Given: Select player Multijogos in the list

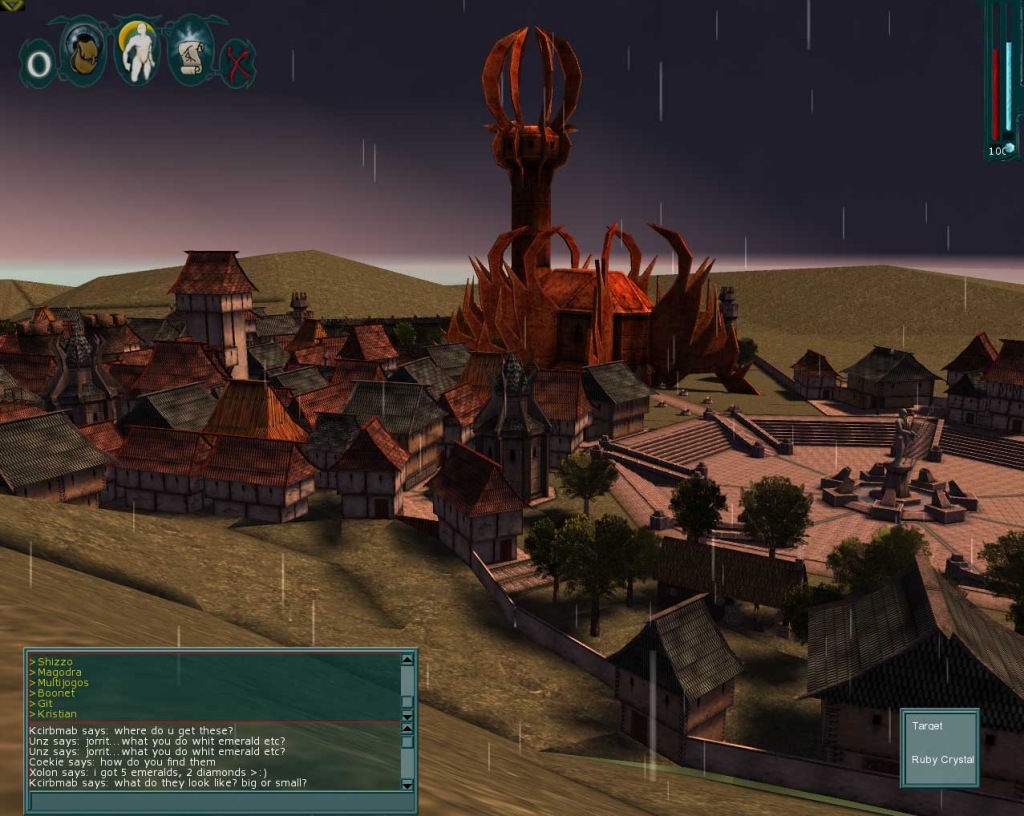Looking at the screenshot, I should (63, 683).
